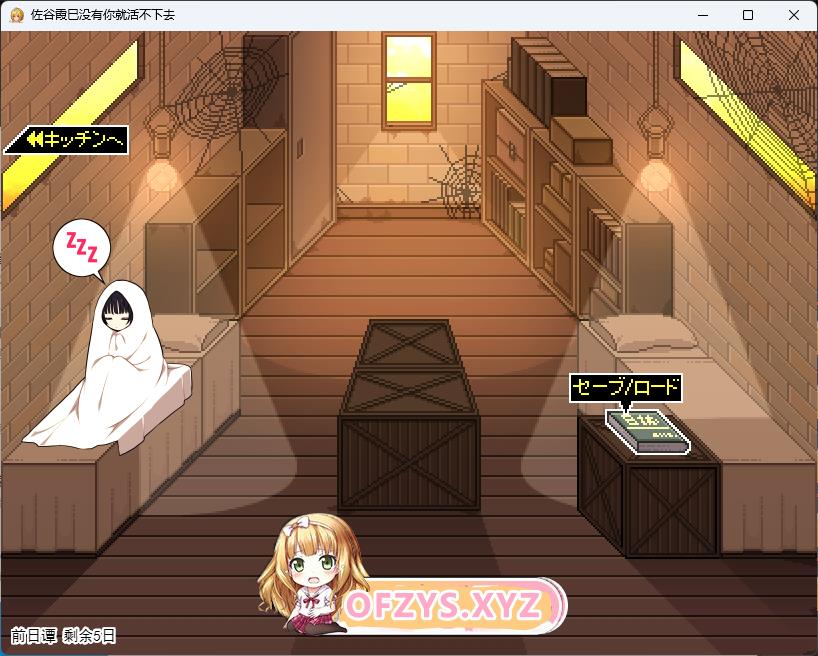Minimize the game window
818x656 pixels.
703,15
